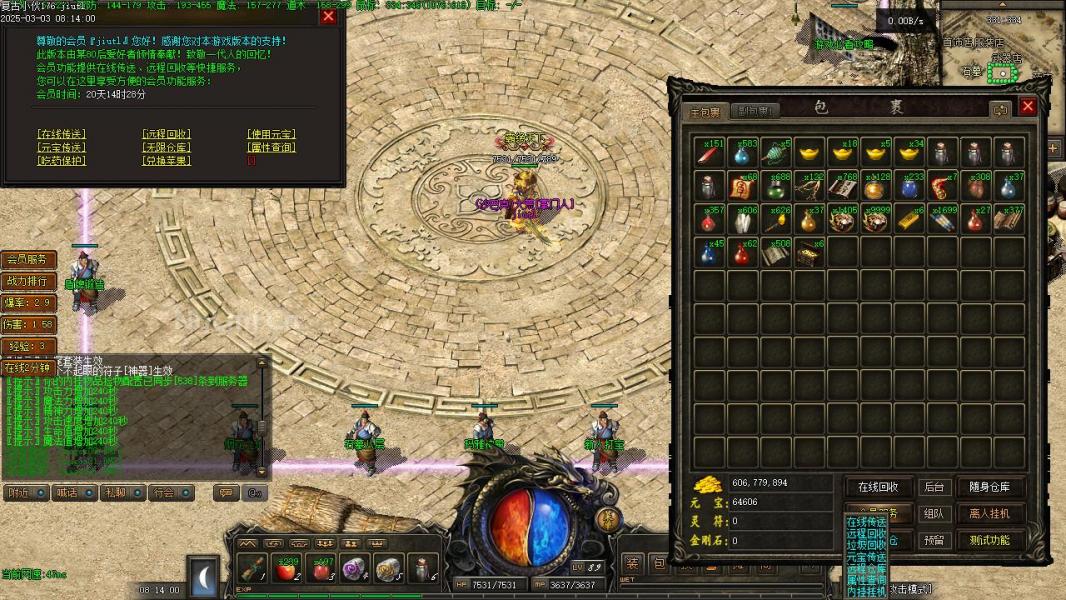Select the 远程回收 remote recycle link
The height and width of the screenshot is (600, 1066).
pos(166,134)
